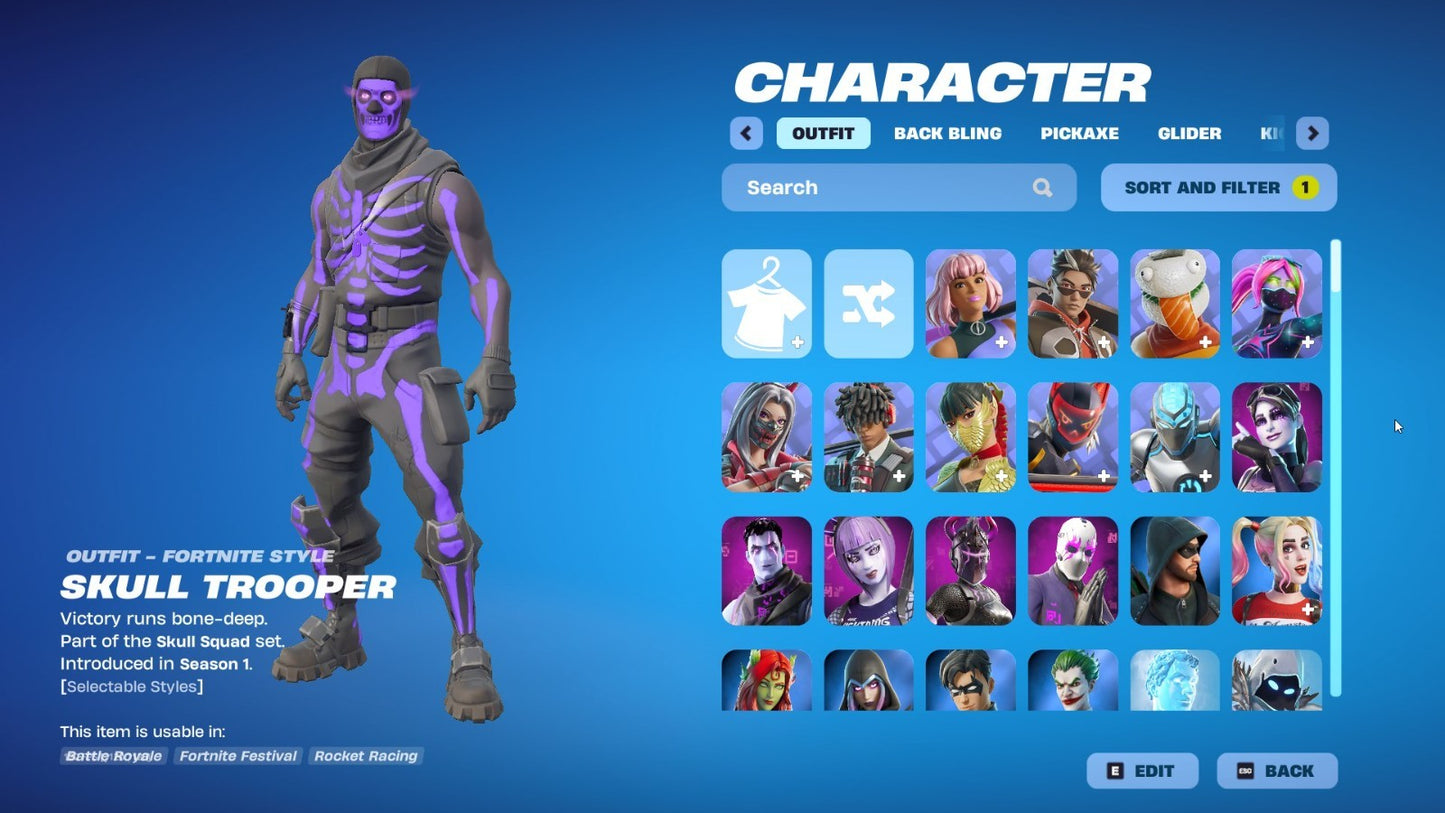The width and height of the screenshot is (1445, 813).
Task: Click the Selectable Styles text
Action: pos(131,686)
